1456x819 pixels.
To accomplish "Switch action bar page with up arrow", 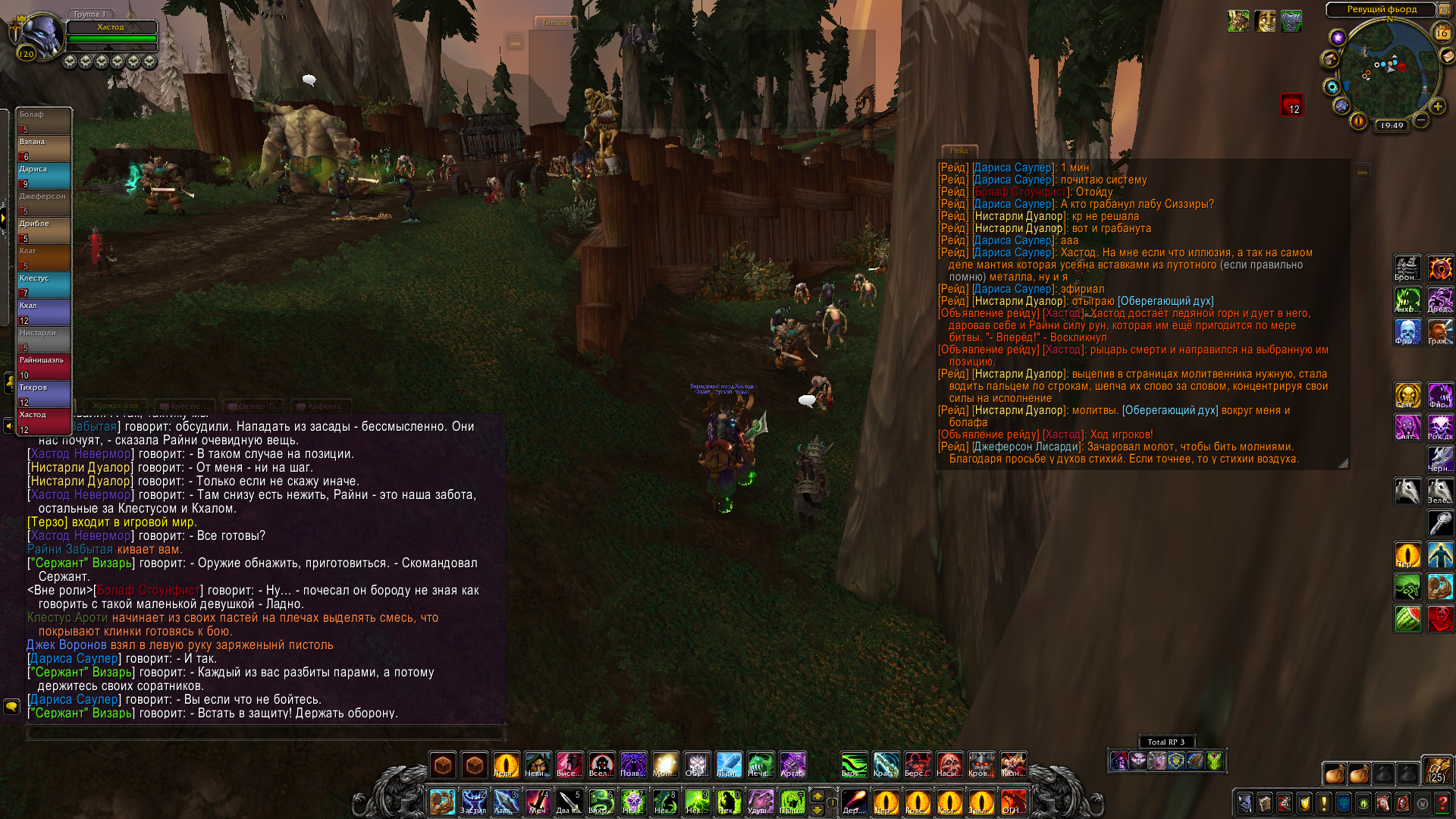I will [x=817, y=795].
